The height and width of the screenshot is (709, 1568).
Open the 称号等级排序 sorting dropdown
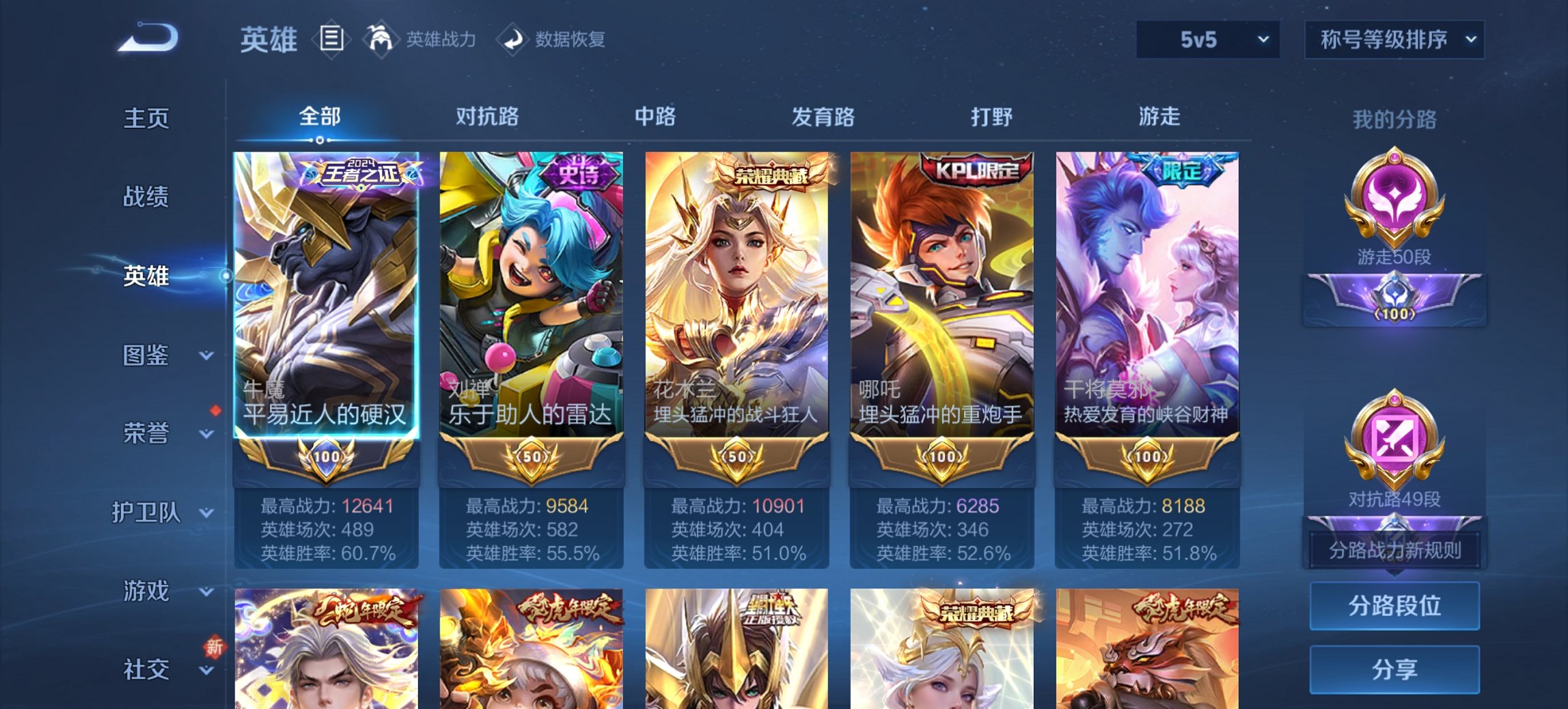pos(1394,40)
